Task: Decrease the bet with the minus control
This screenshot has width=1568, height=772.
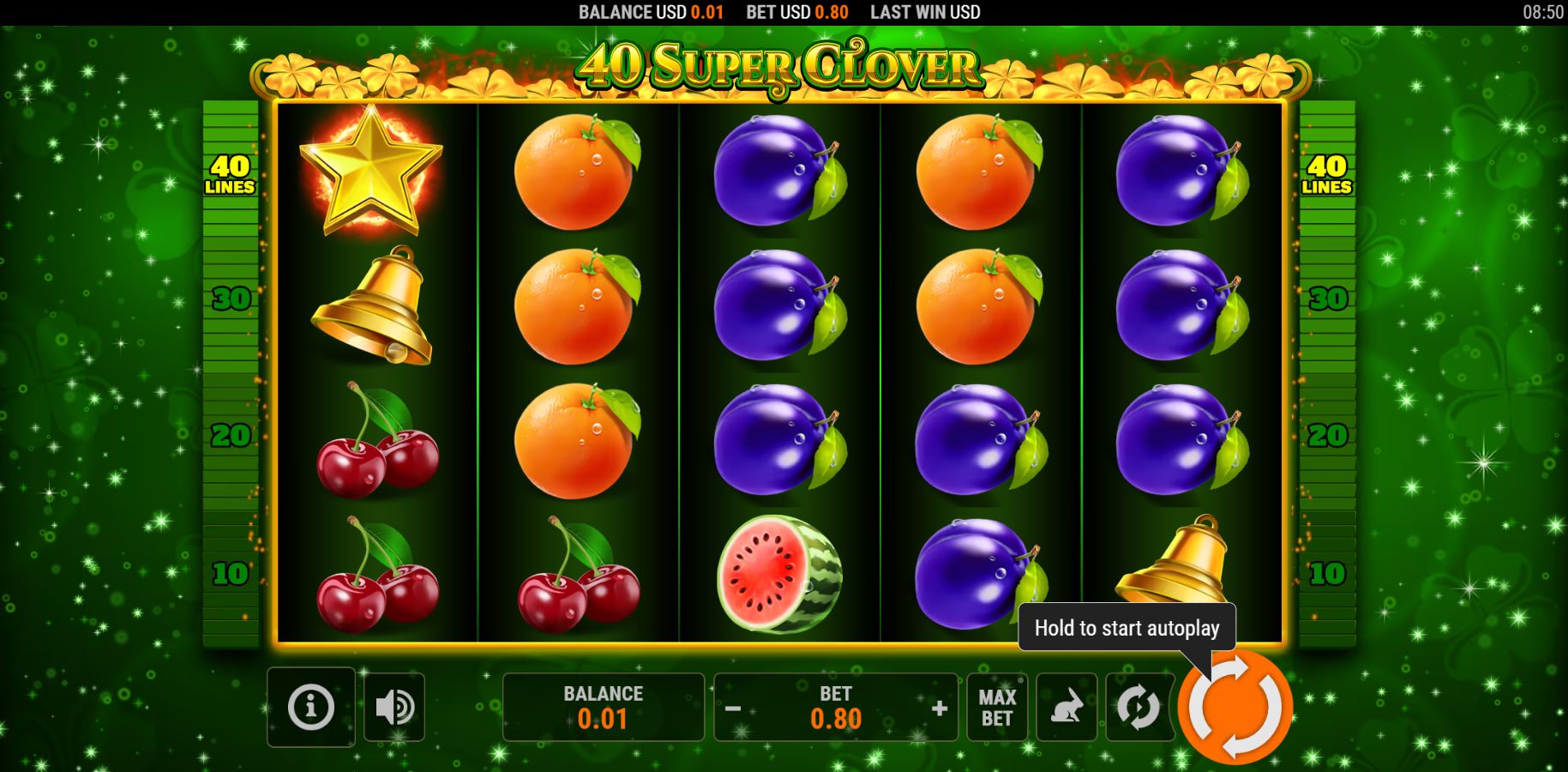Action: 734,707
